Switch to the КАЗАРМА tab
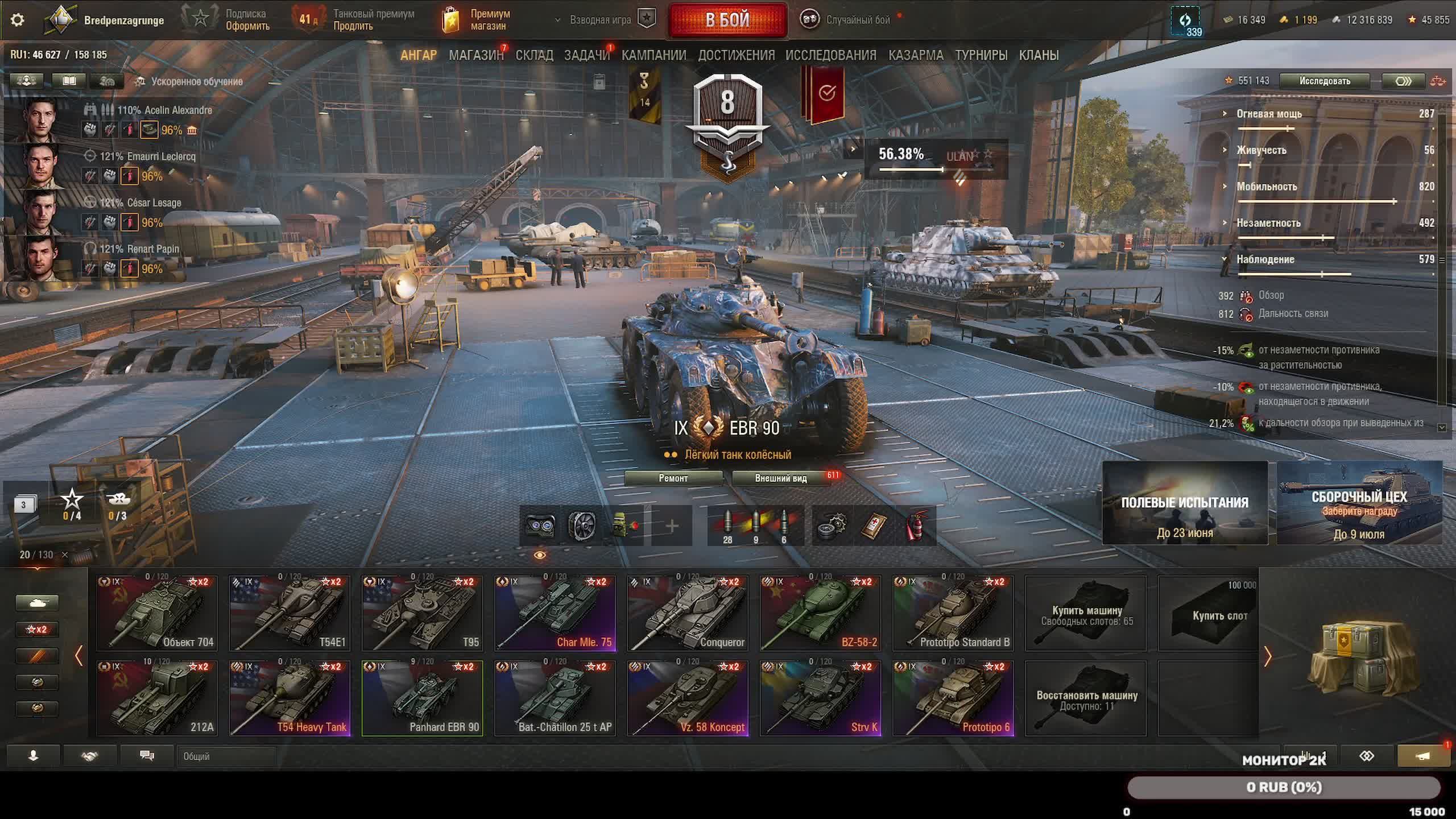 point(916,55)
